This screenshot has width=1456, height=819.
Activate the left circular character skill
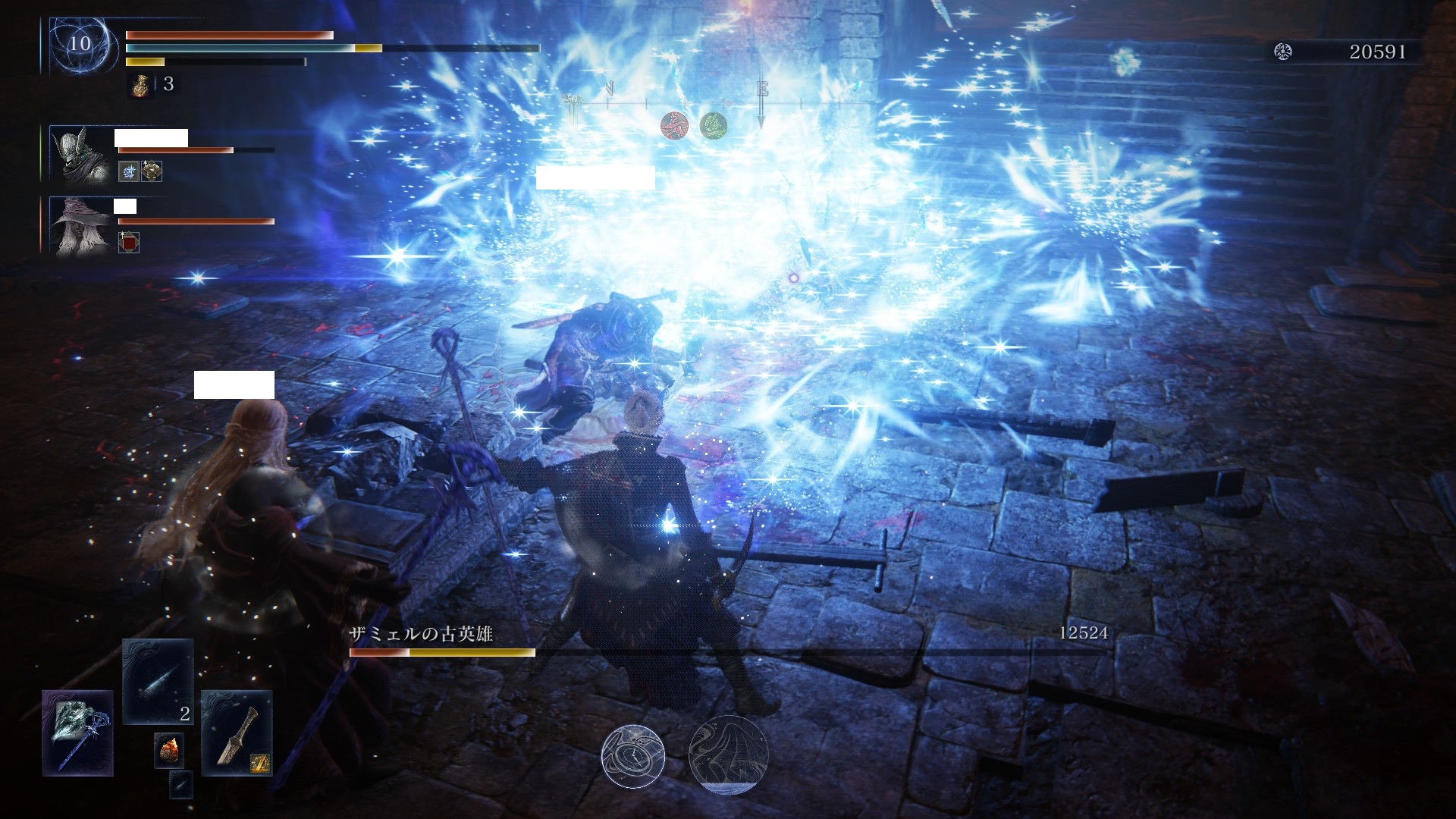click(x=633, y=755)
